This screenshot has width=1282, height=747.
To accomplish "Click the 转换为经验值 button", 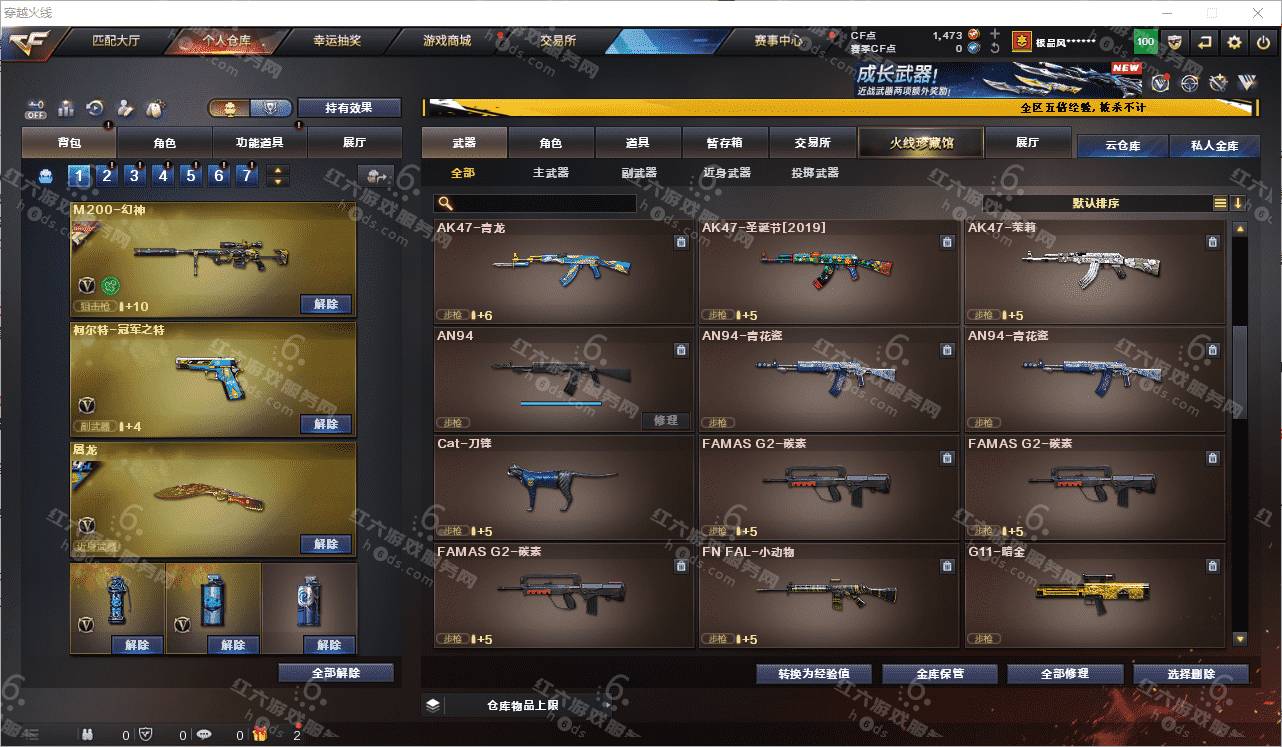I will point(813,674).
